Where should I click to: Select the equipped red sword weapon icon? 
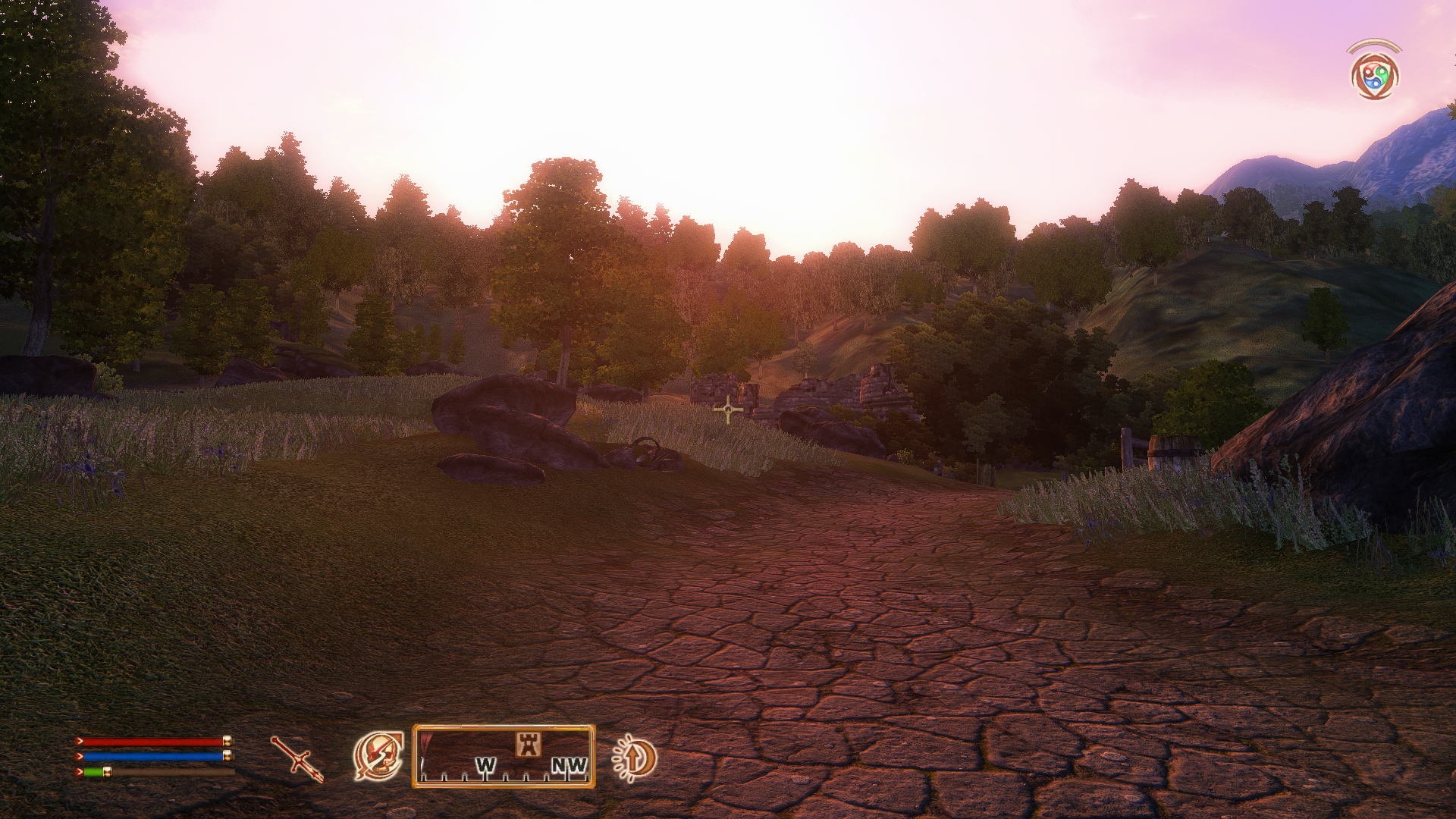(297, 758)
